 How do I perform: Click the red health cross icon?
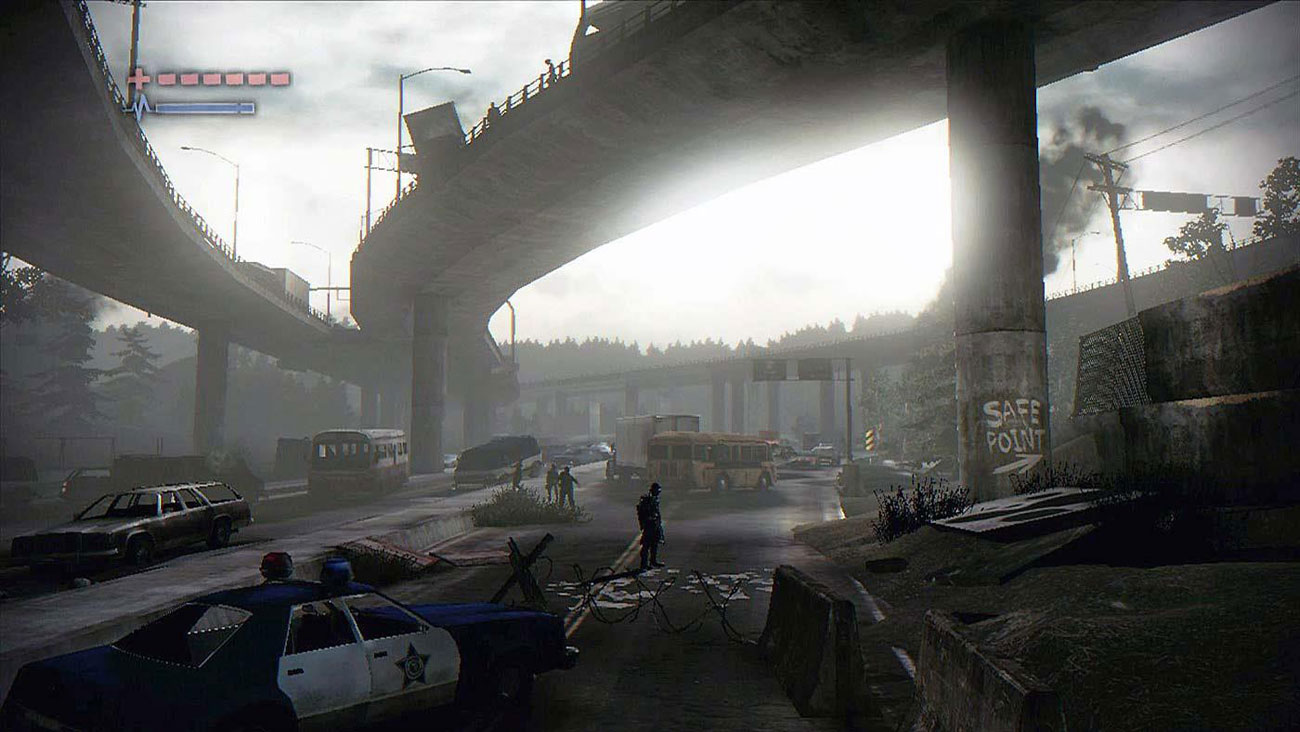point(138,78)
